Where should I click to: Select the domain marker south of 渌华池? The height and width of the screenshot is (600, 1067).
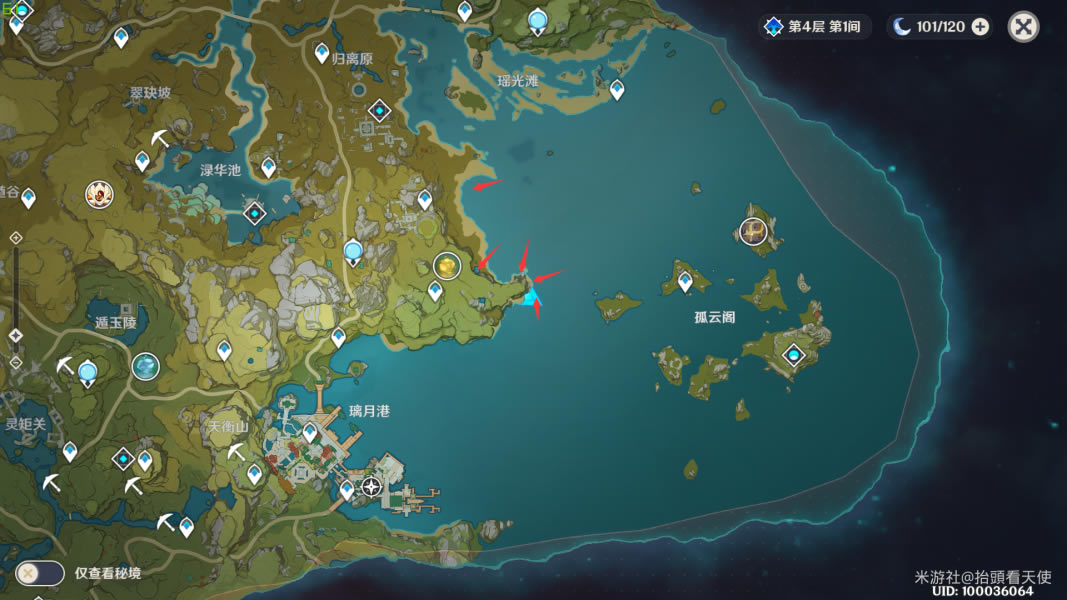[x=255, y=212]
